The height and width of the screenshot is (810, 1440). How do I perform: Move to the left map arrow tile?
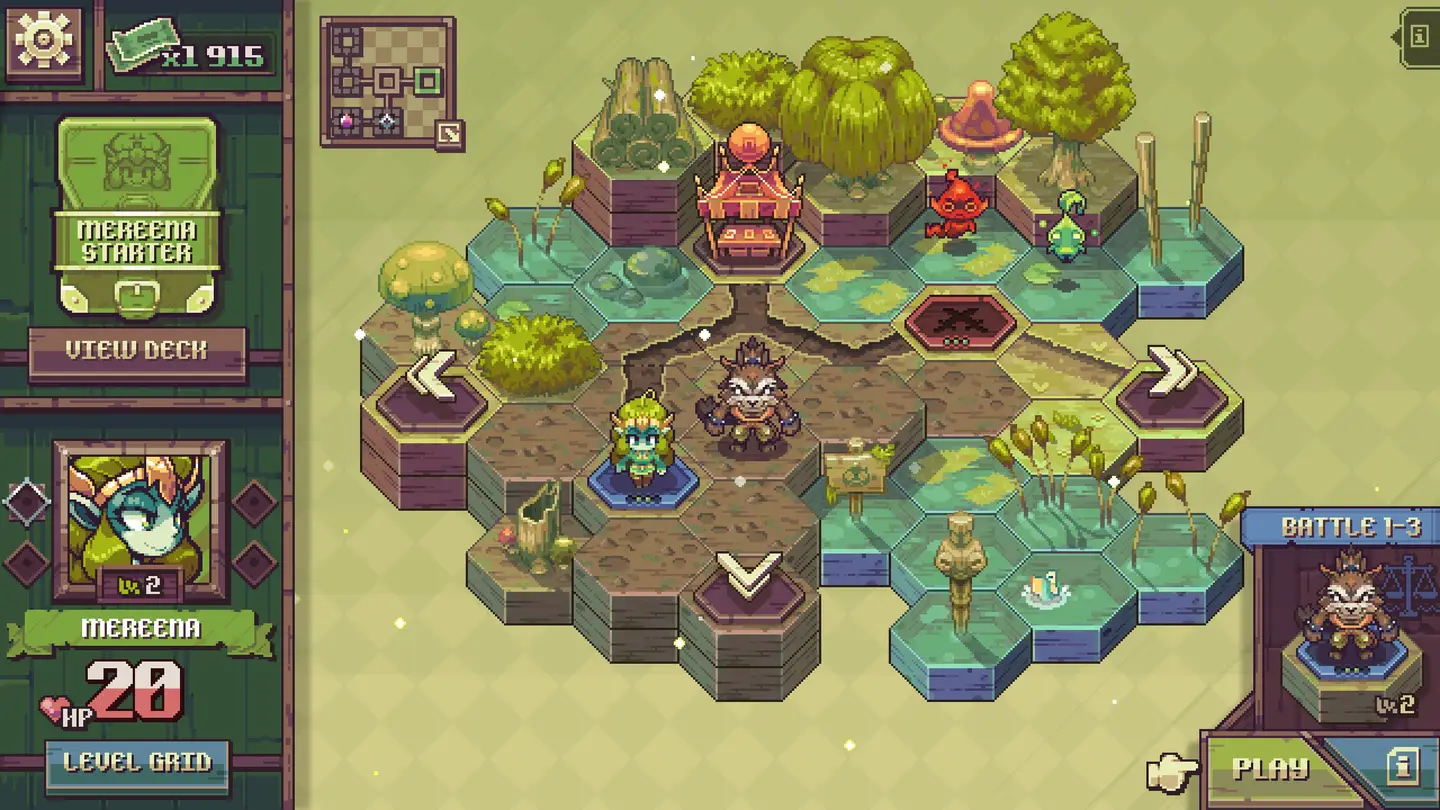pos(433,380)
